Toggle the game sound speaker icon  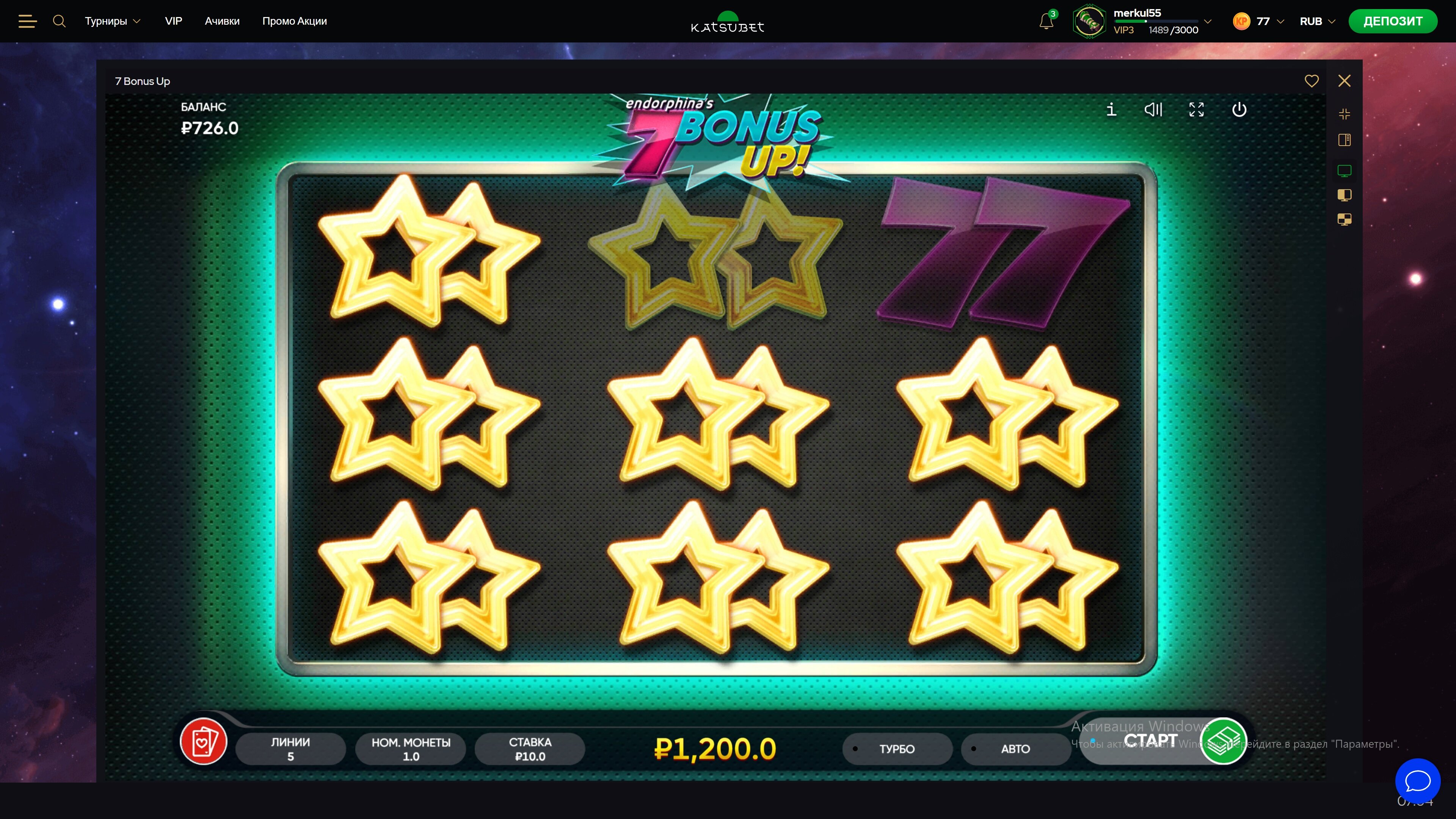coord(1153,109)
